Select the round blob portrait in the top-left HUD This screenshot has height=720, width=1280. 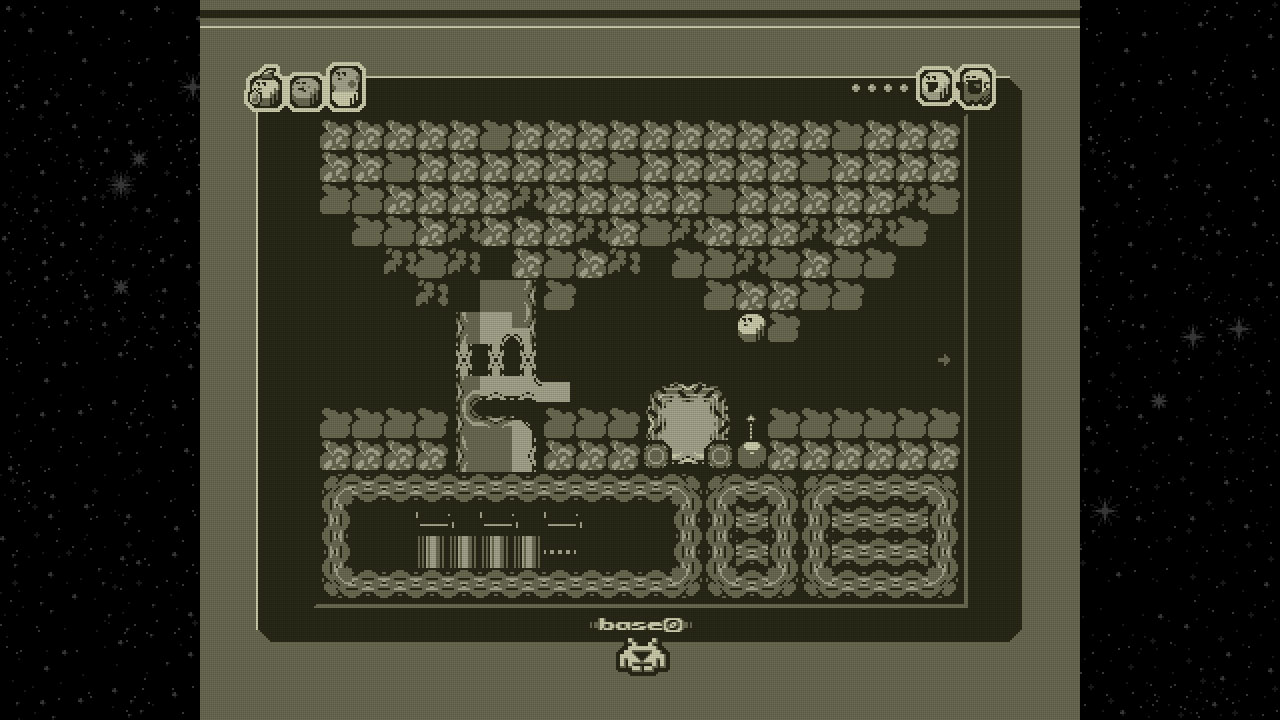click(x=305, y=90)
